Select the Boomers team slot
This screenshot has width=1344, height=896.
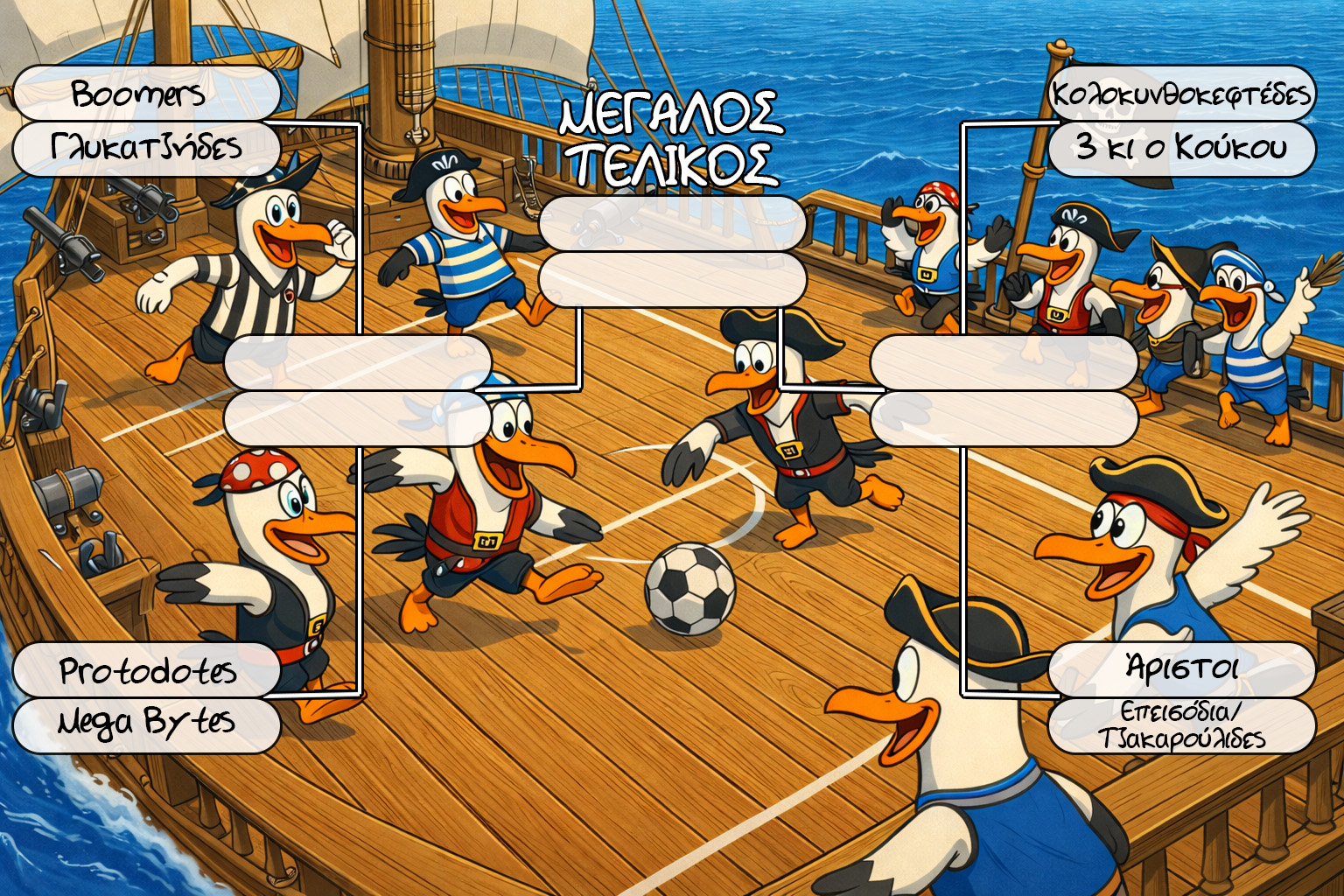tap(146, 93)
